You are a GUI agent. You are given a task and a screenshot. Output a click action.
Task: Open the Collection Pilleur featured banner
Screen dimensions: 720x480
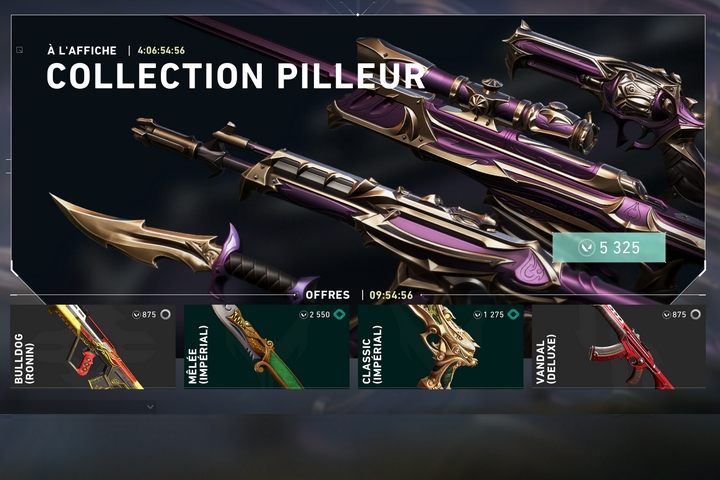pos(360,160)
